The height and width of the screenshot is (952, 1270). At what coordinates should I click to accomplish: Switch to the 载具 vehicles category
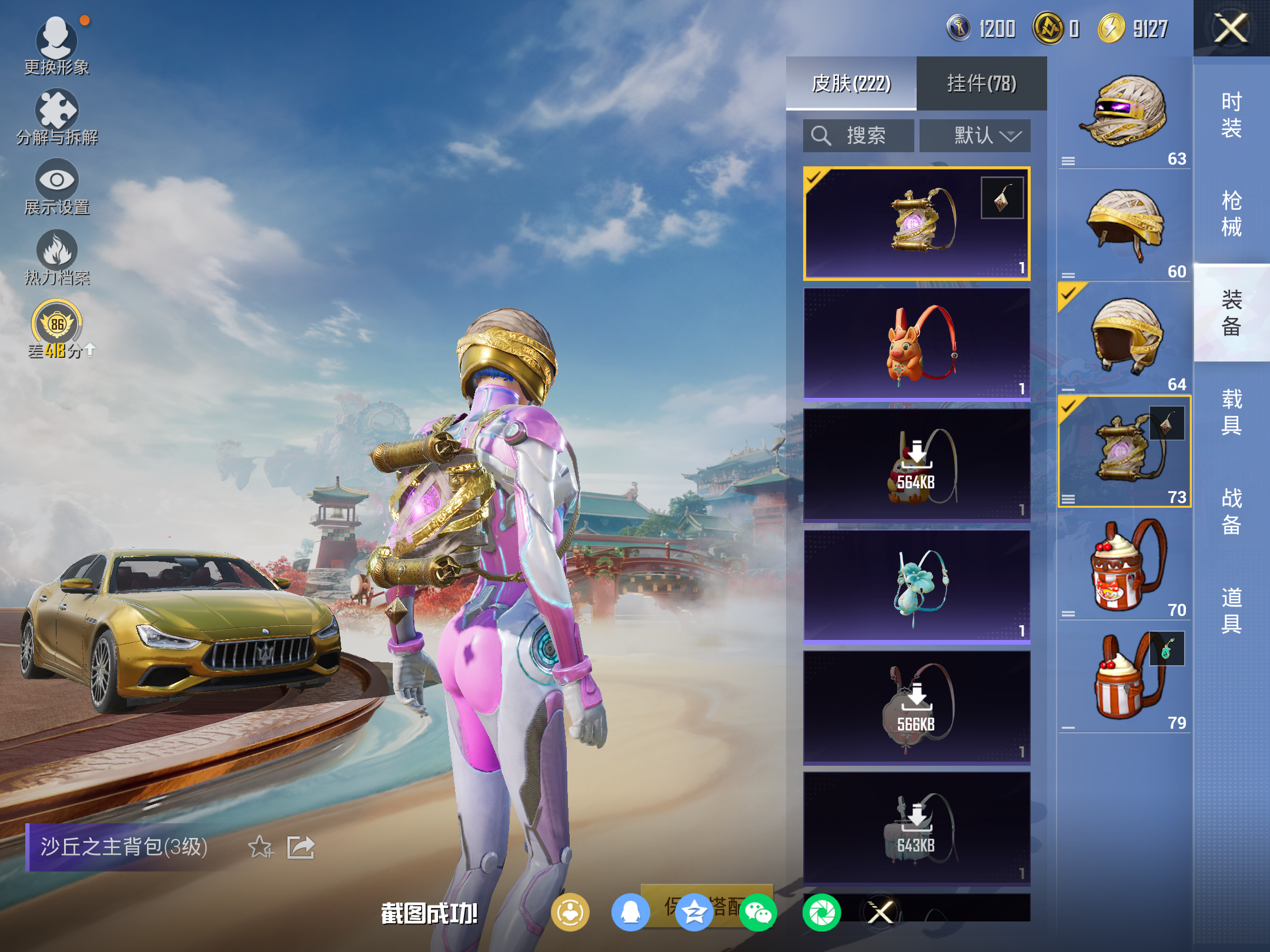1231,411
